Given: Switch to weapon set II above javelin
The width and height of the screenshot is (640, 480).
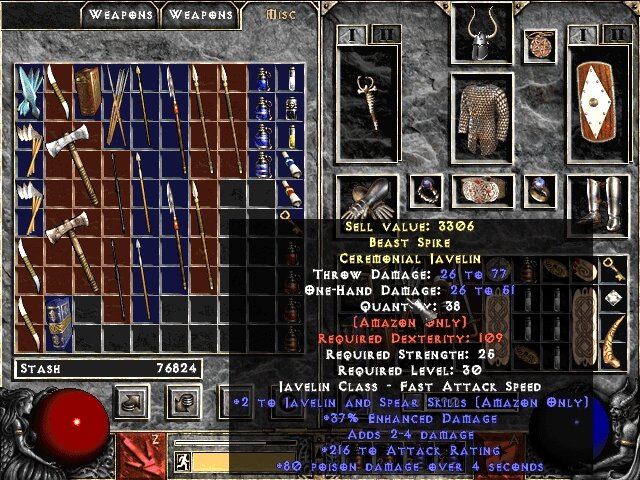Looking at the screenshot, I should point(386,35).
